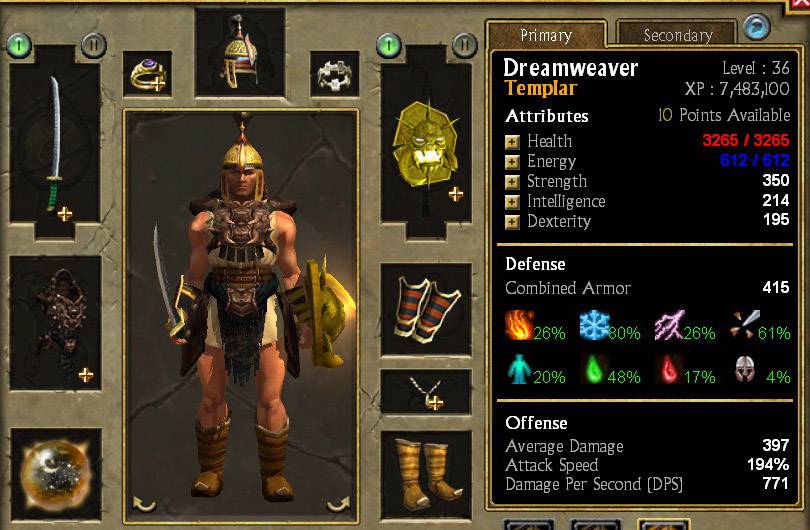Put a point into Intelligence
Screen dimensions: 810x530
point(512,201)
